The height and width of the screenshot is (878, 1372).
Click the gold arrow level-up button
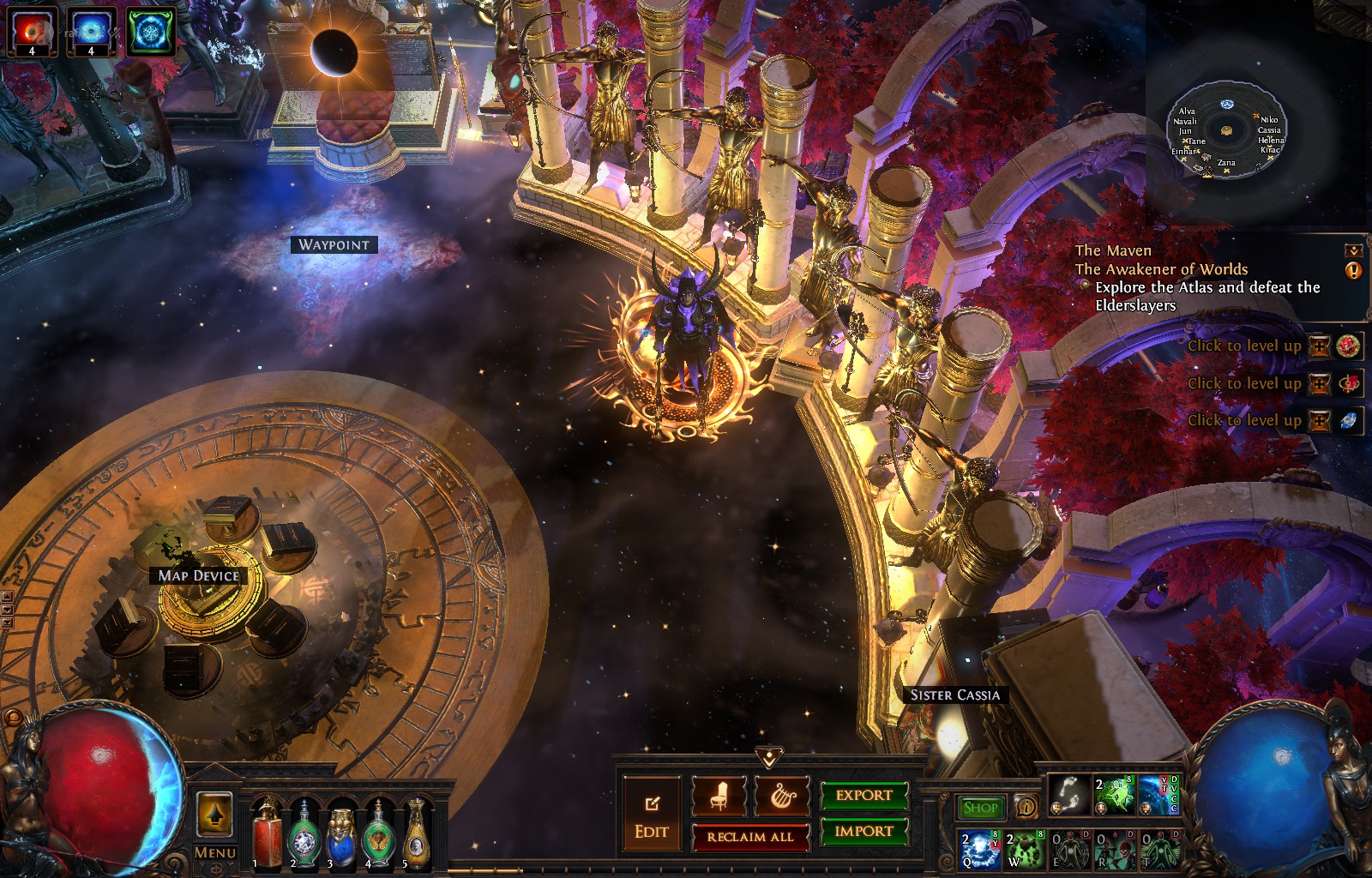pyautogui.click(x=214, y=814)
